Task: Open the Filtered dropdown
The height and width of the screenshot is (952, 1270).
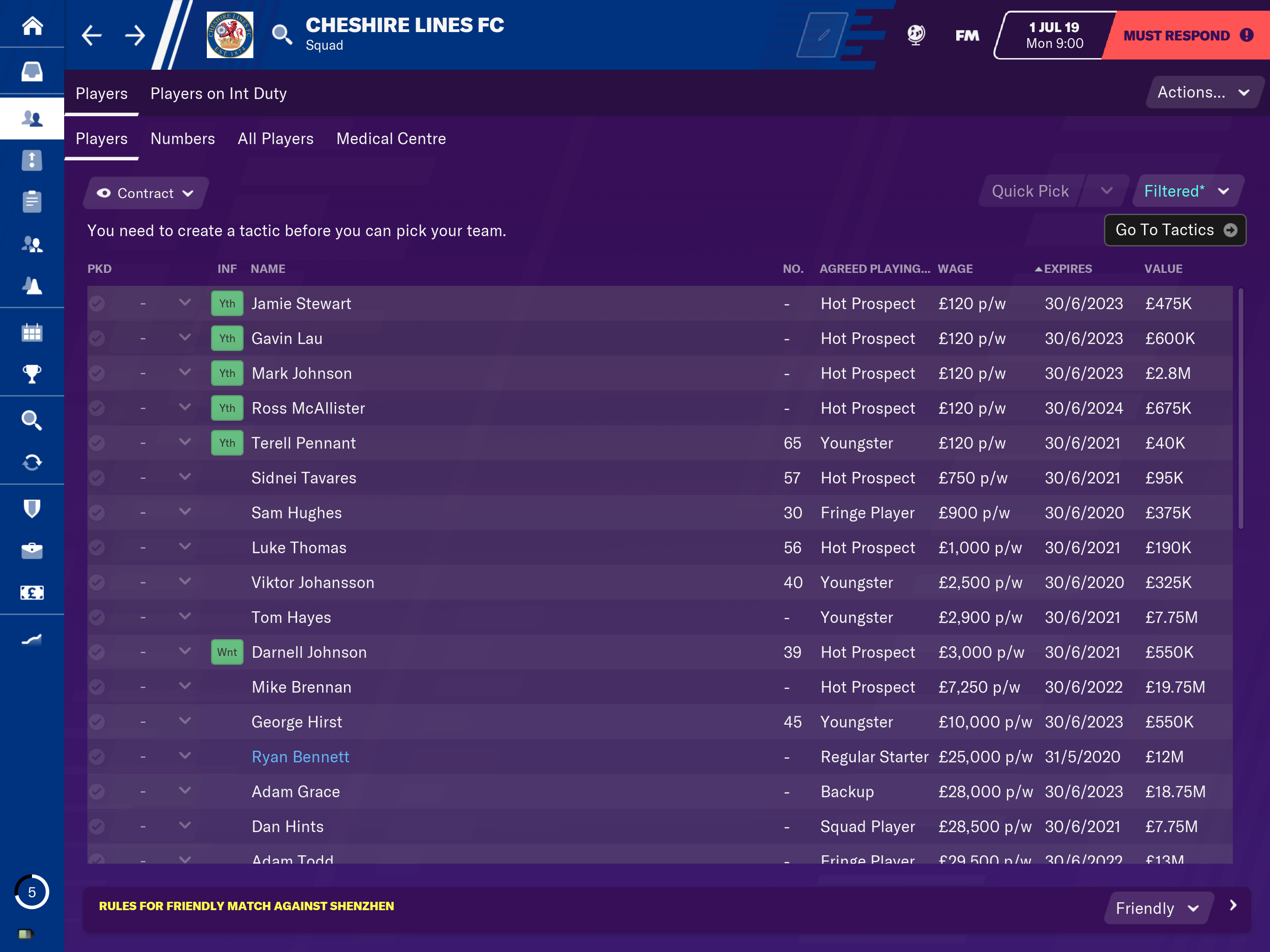Action: [1186, 191]
